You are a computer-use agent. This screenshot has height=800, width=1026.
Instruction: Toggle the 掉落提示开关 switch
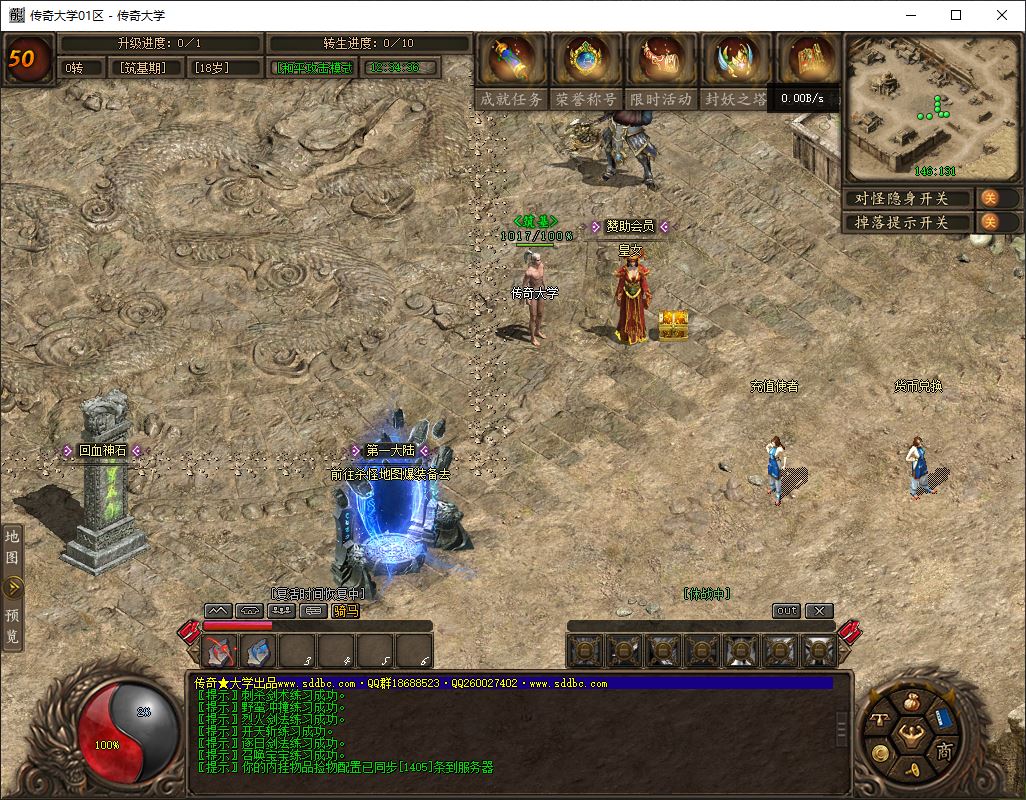[988, 222]
